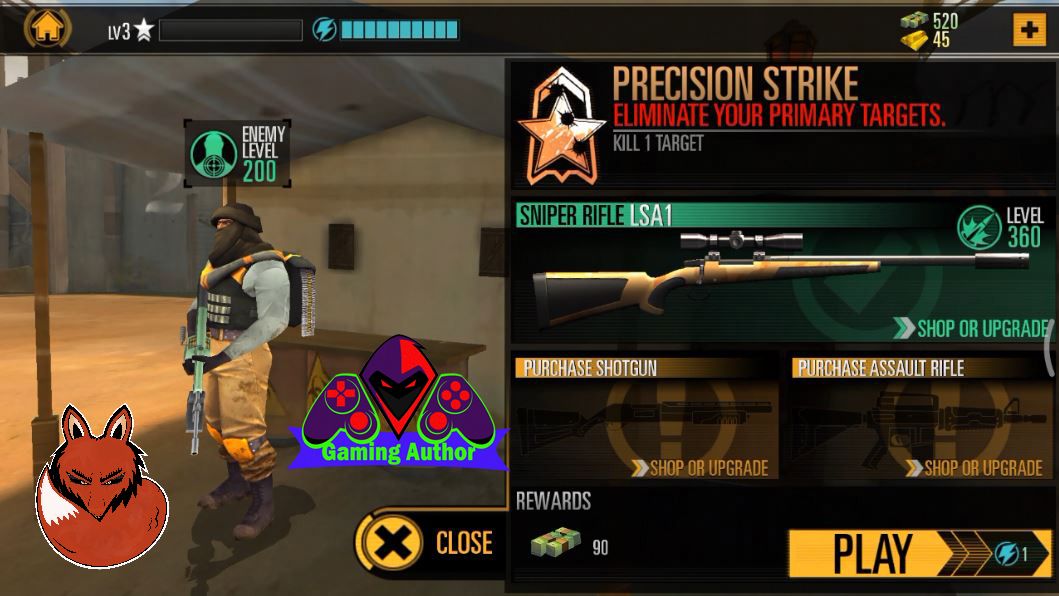Open the Purchase Shotgun panel

coord(645,417)
